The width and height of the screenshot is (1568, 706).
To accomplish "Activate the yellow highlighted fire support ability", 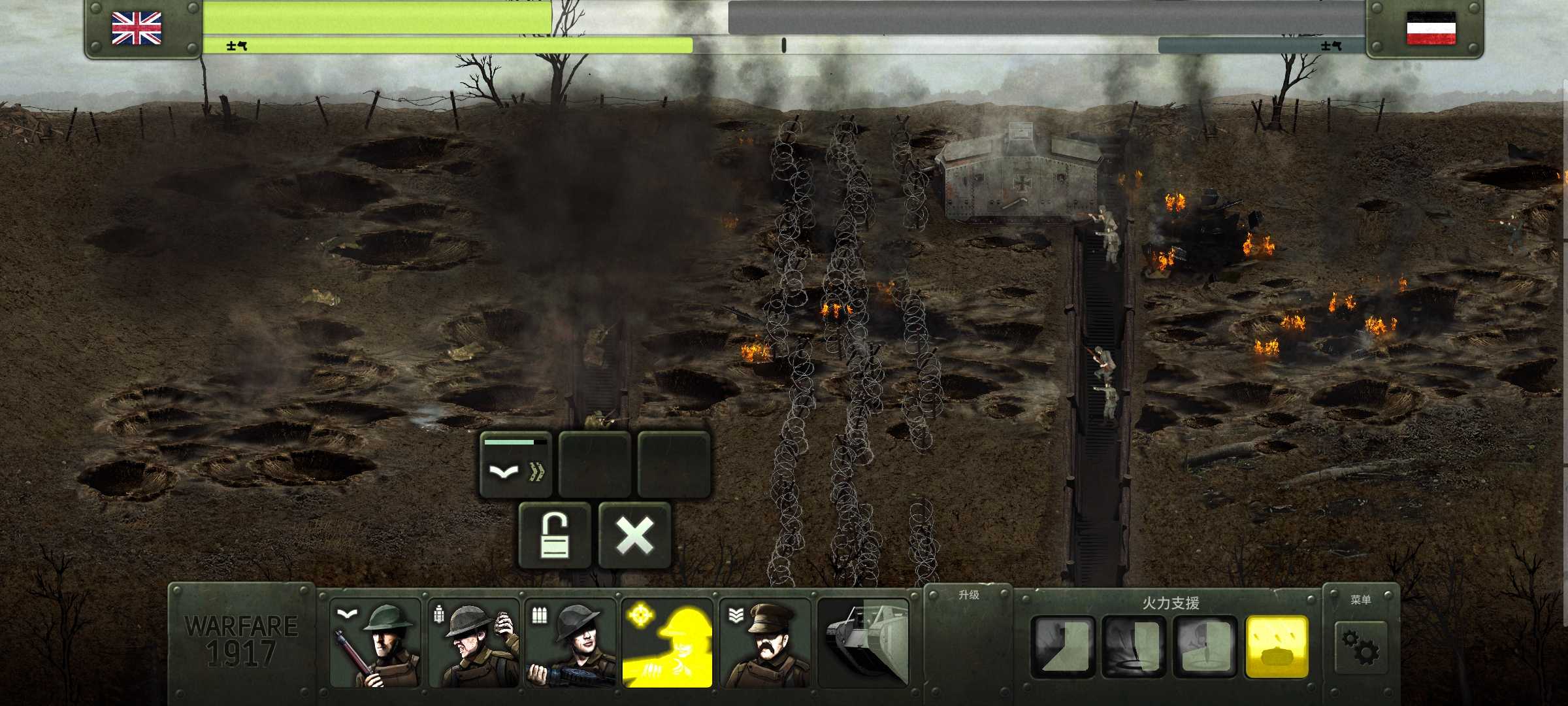I will pyautogui.click(x=1277, y=646).
